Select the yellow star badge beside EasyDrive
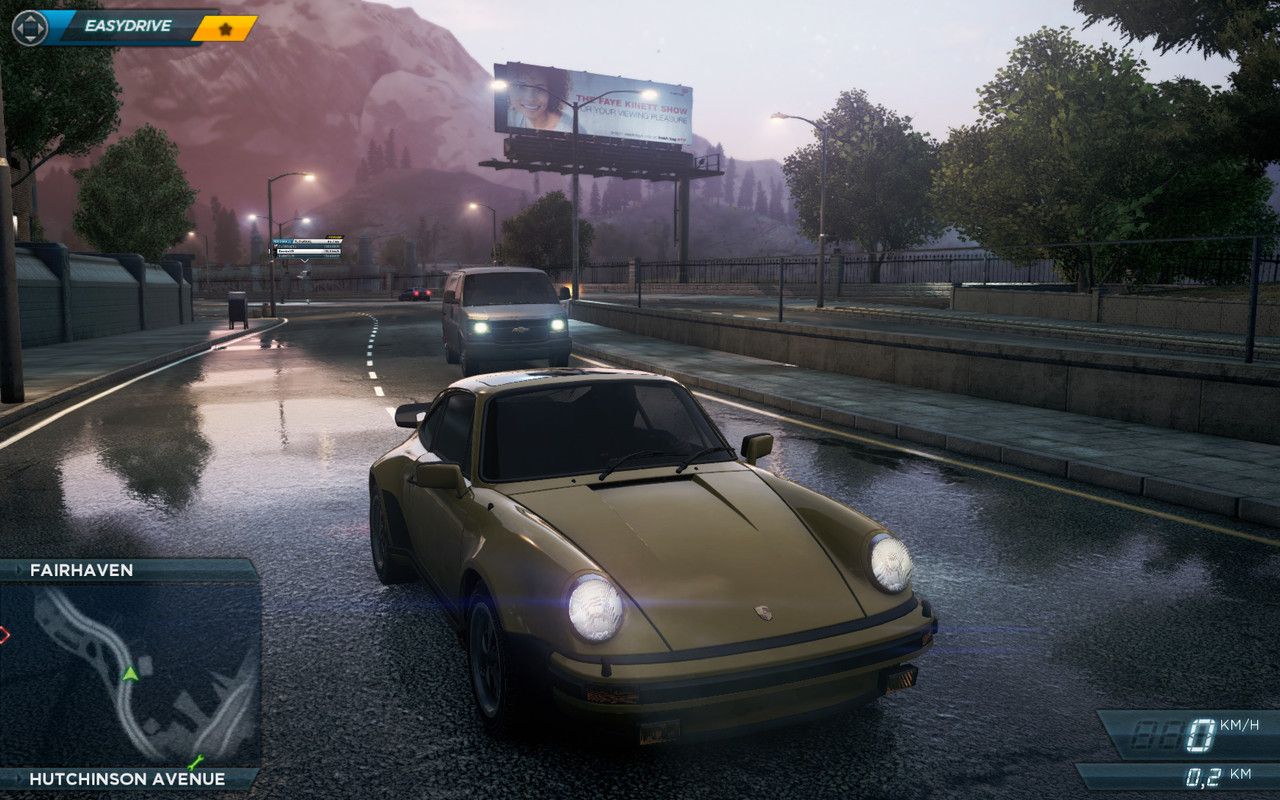This screenshot has height=800, width=1280. (225, 29)
